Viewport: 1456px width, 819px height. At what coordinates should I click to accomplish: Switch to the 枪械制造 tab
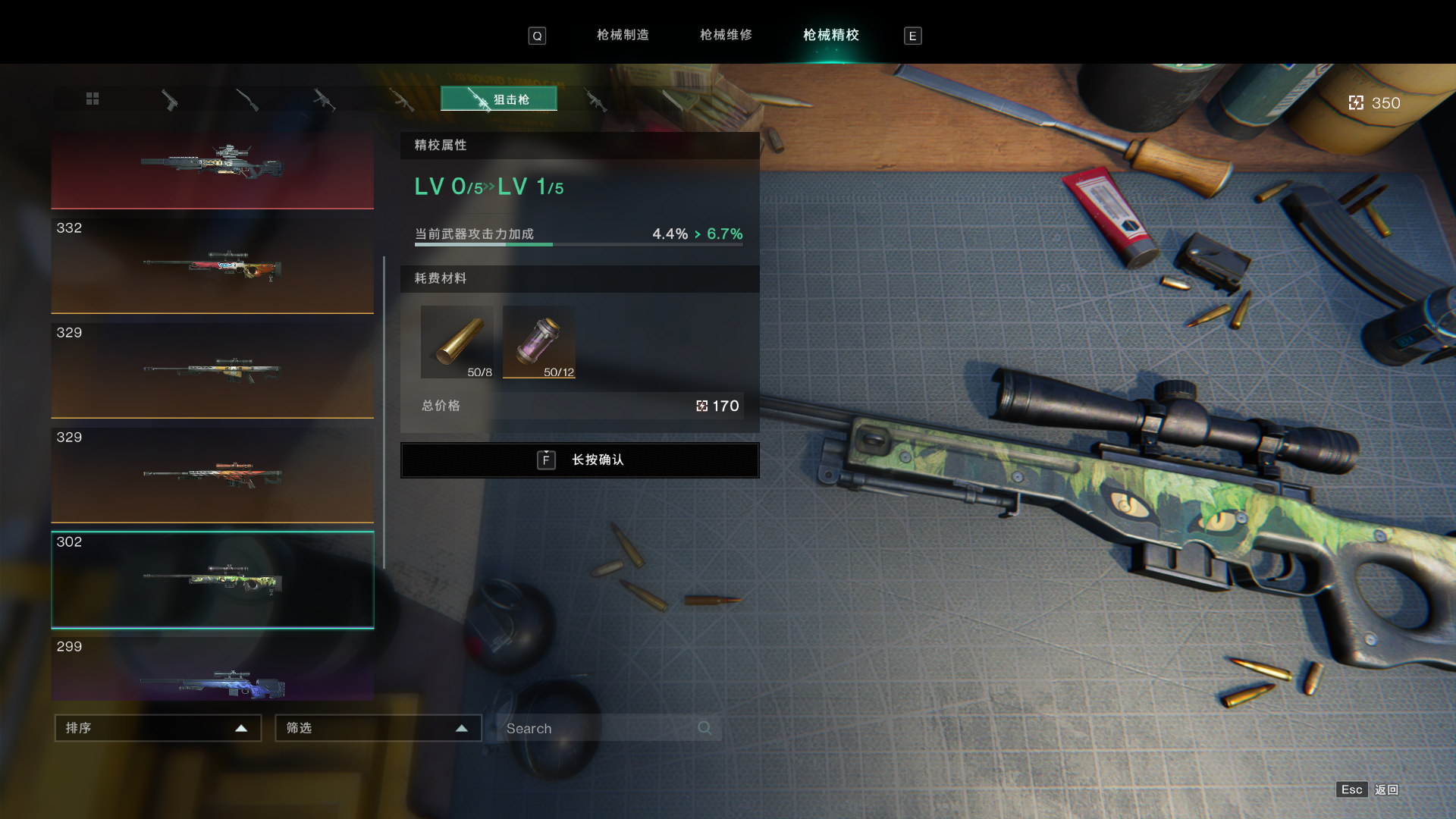pyautogui.click(x=623, y=35)
